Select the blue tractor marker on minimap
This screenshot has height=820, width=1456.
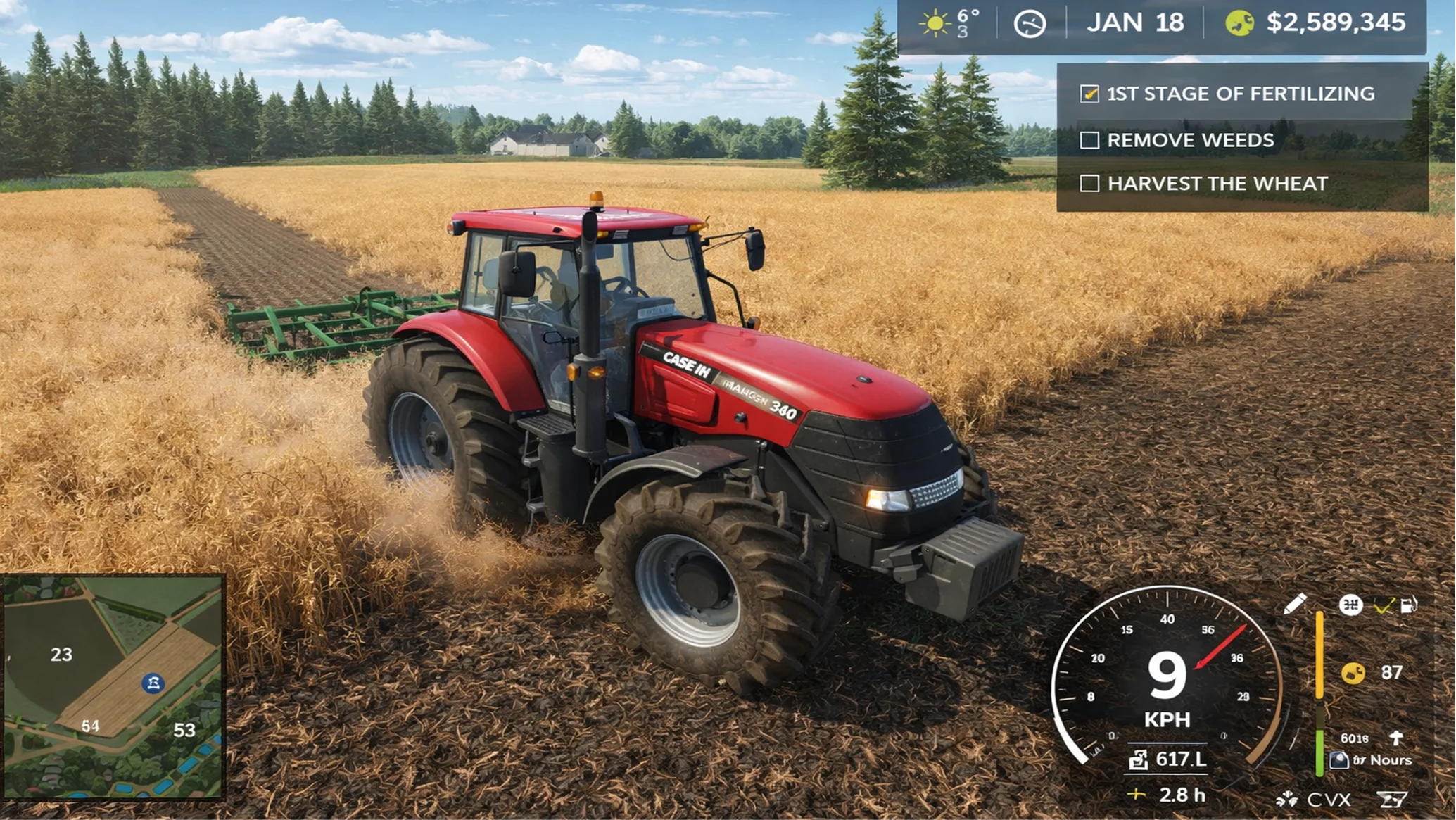tap(153, 683)
